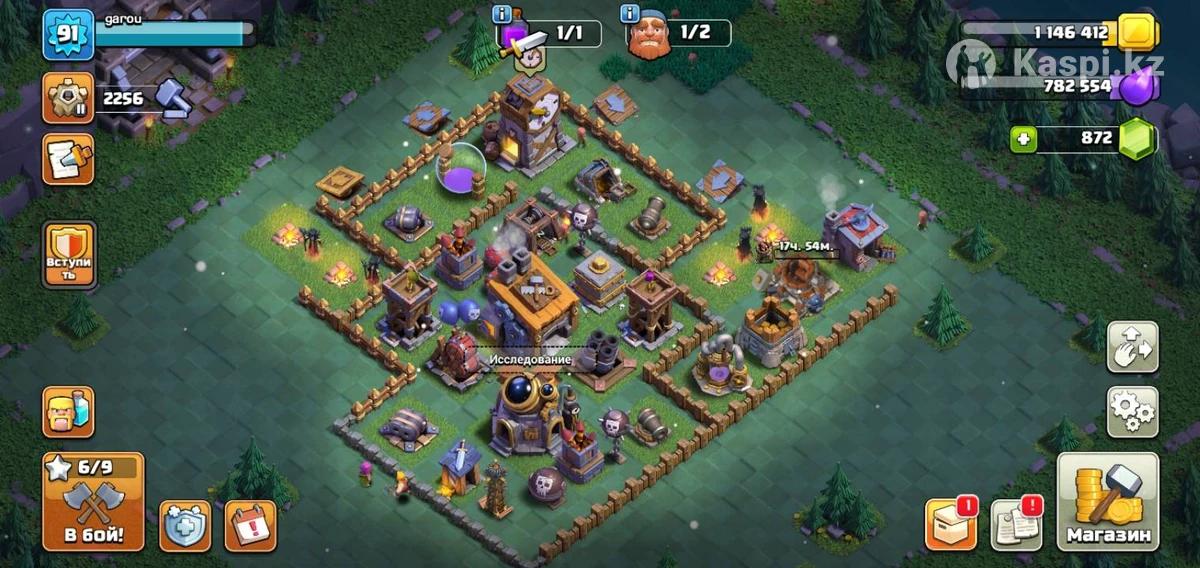Show info for the 1/2 builder counter

pos(630,14)
